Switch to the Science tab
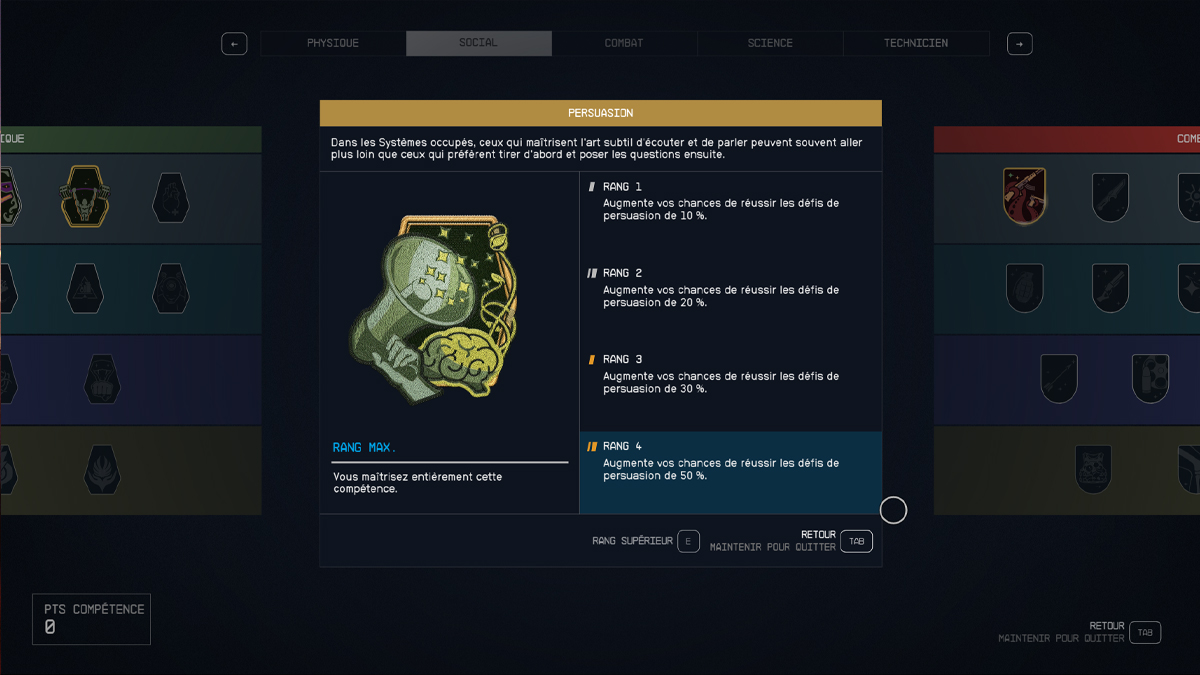Image resolution: width=1200 pixels, height=675 pixels. point(770,44)
